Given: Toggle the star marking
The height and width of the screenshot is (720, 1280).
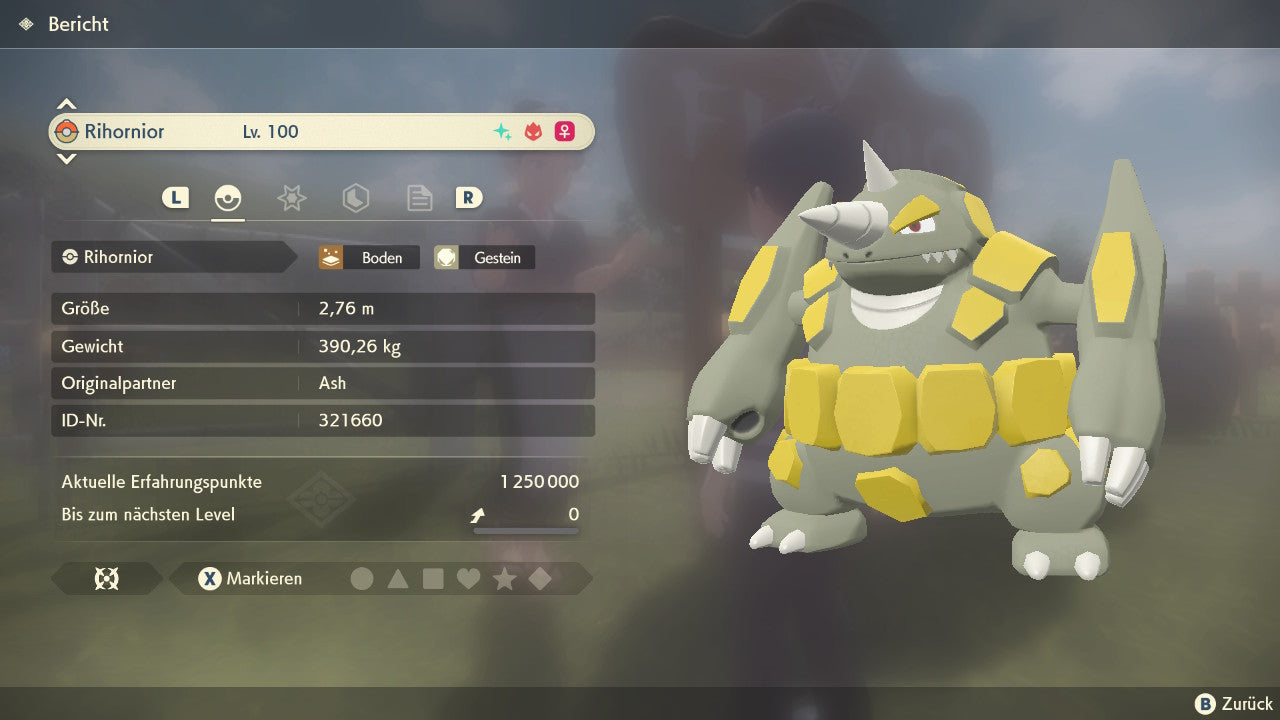Looking at the screenshot, I should (504, 579).
